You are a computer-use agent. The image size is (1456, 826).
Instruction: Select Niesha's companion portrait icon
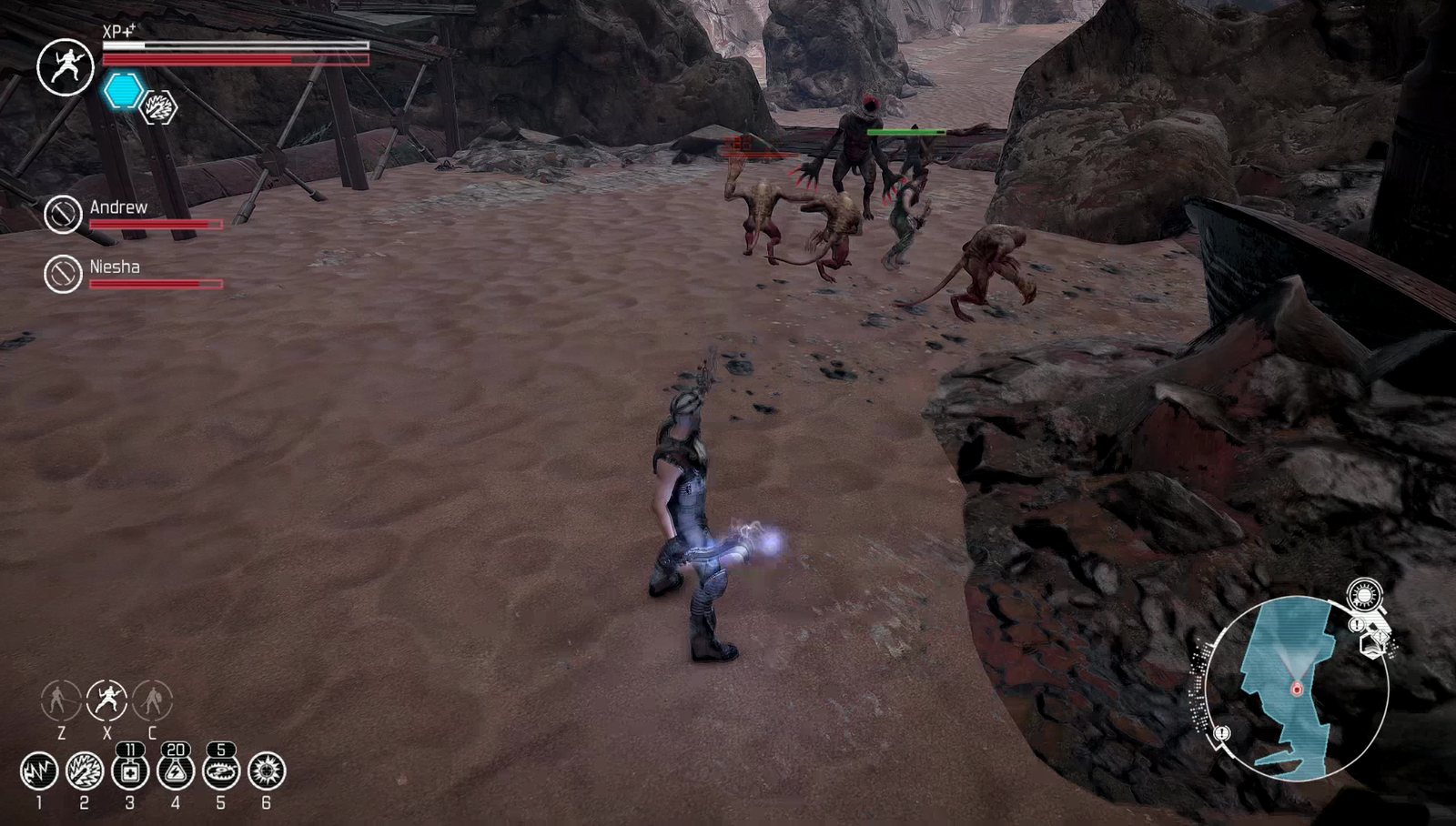(63, 273)
